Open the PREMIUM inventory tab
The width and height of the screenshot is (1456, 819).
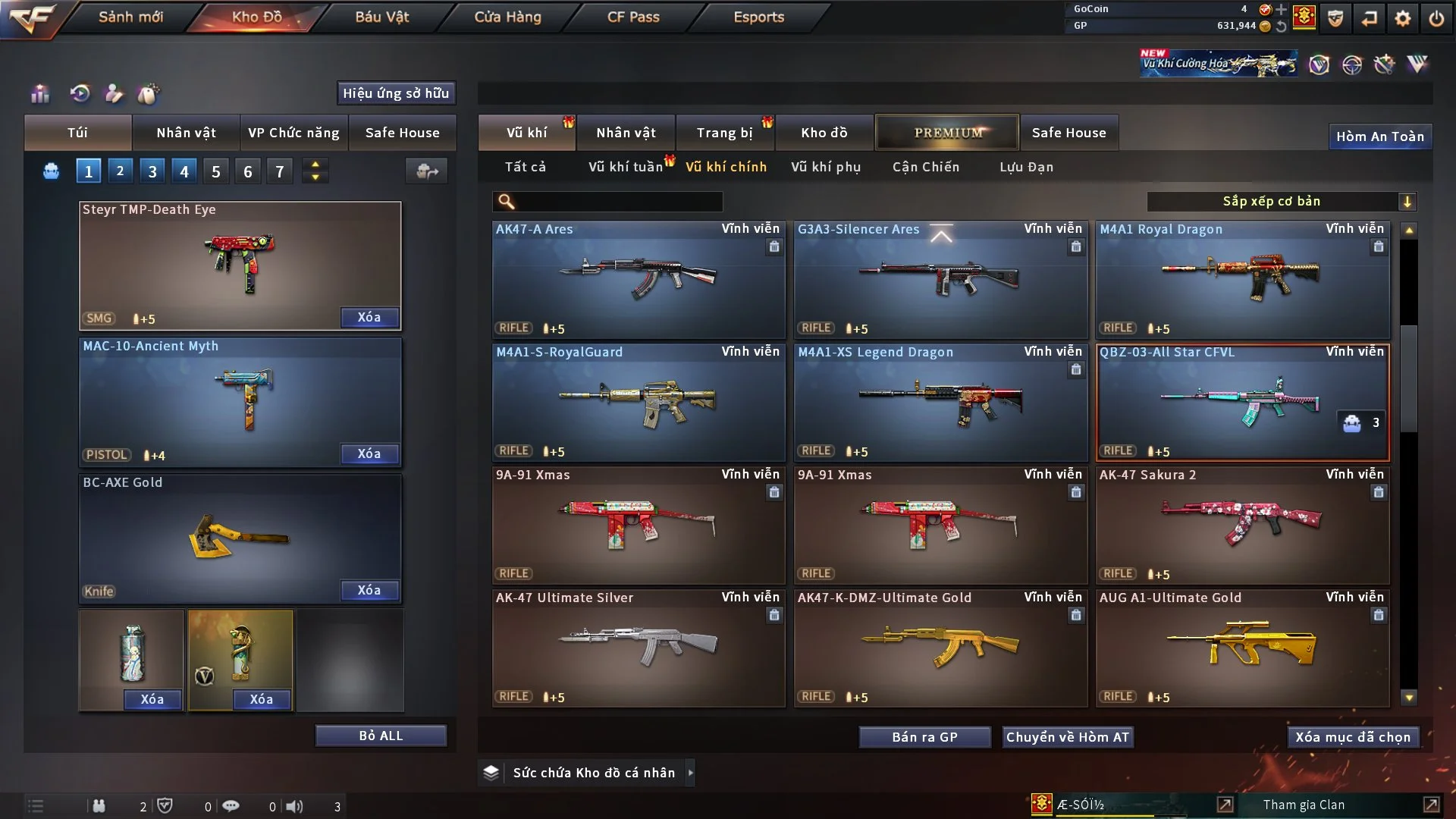(x=947, y=133)
